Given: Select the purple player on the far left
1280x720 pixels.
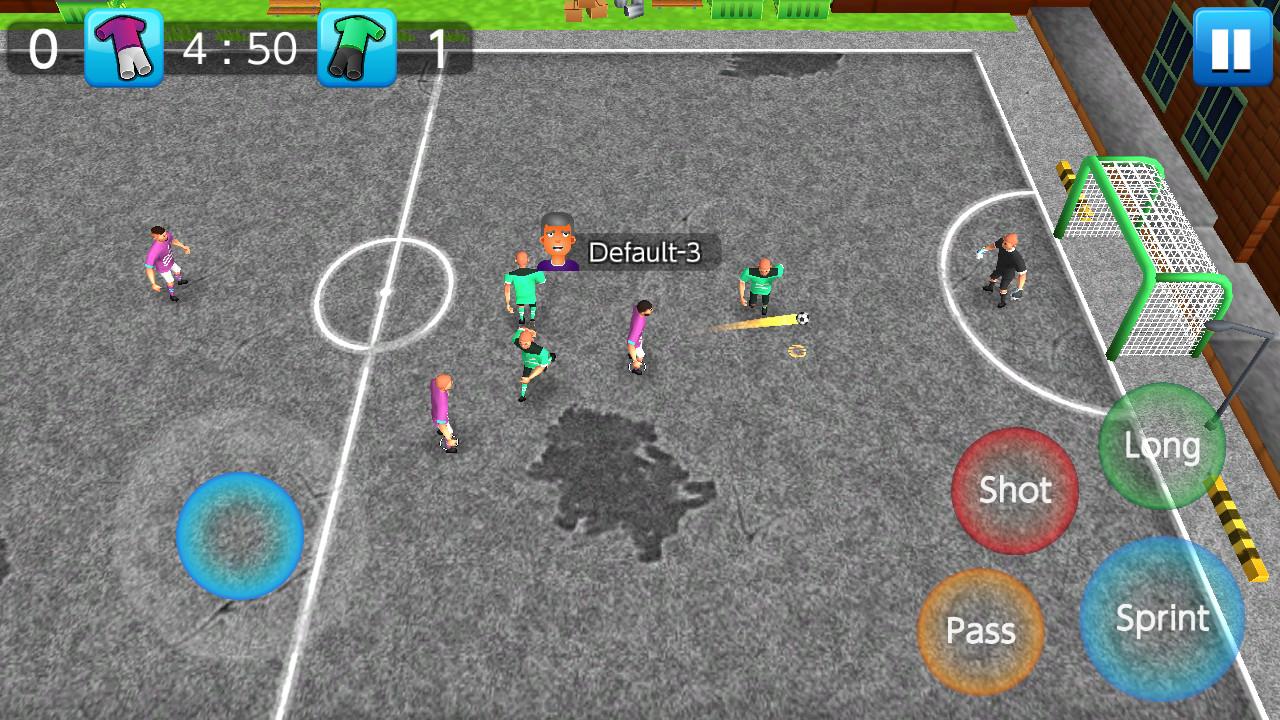Looking at the screenshot, I should pyautogui.click(x=165, y=260).
